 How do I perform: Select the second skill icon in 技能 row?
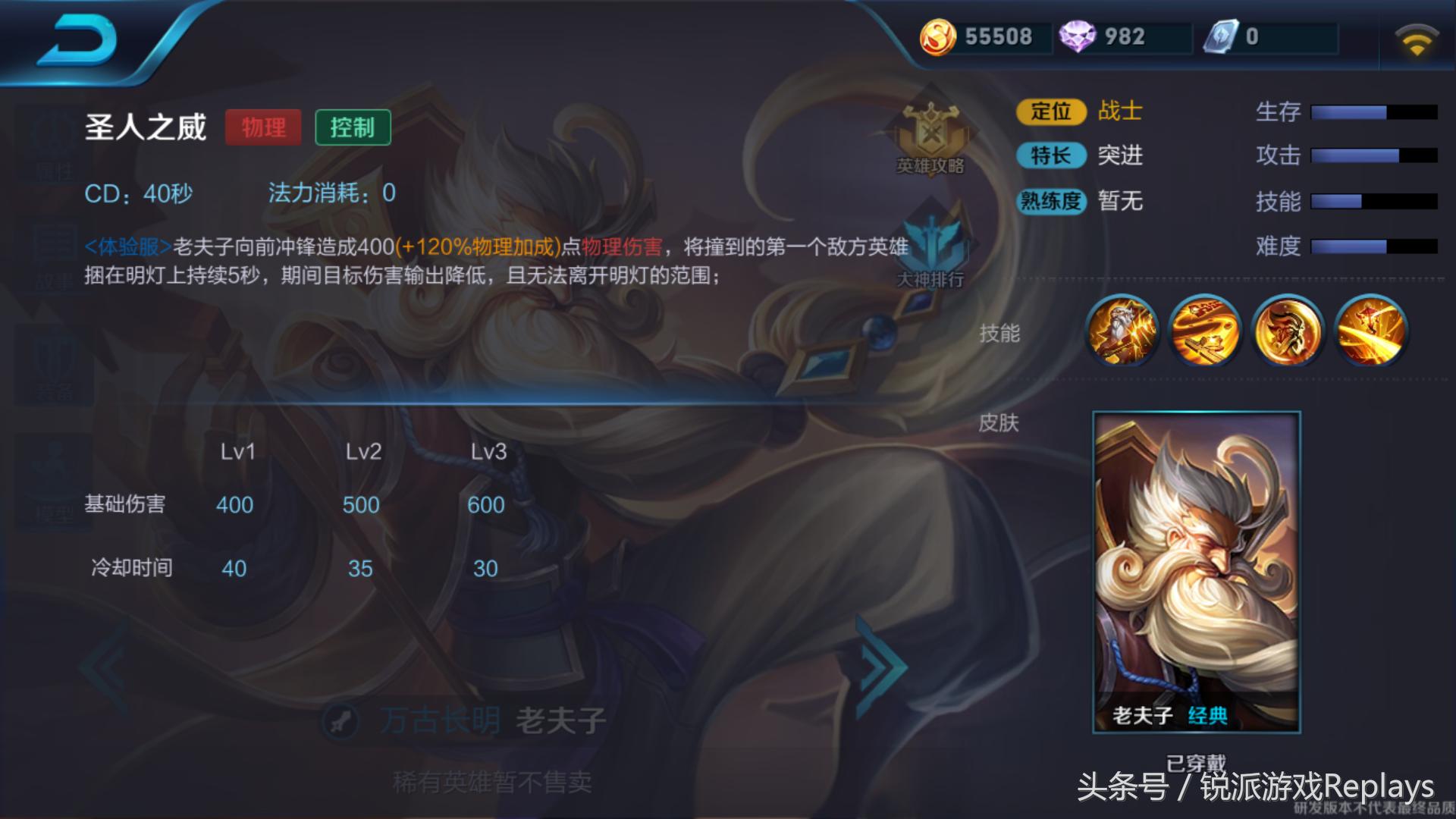click(x=1205, y=331)
